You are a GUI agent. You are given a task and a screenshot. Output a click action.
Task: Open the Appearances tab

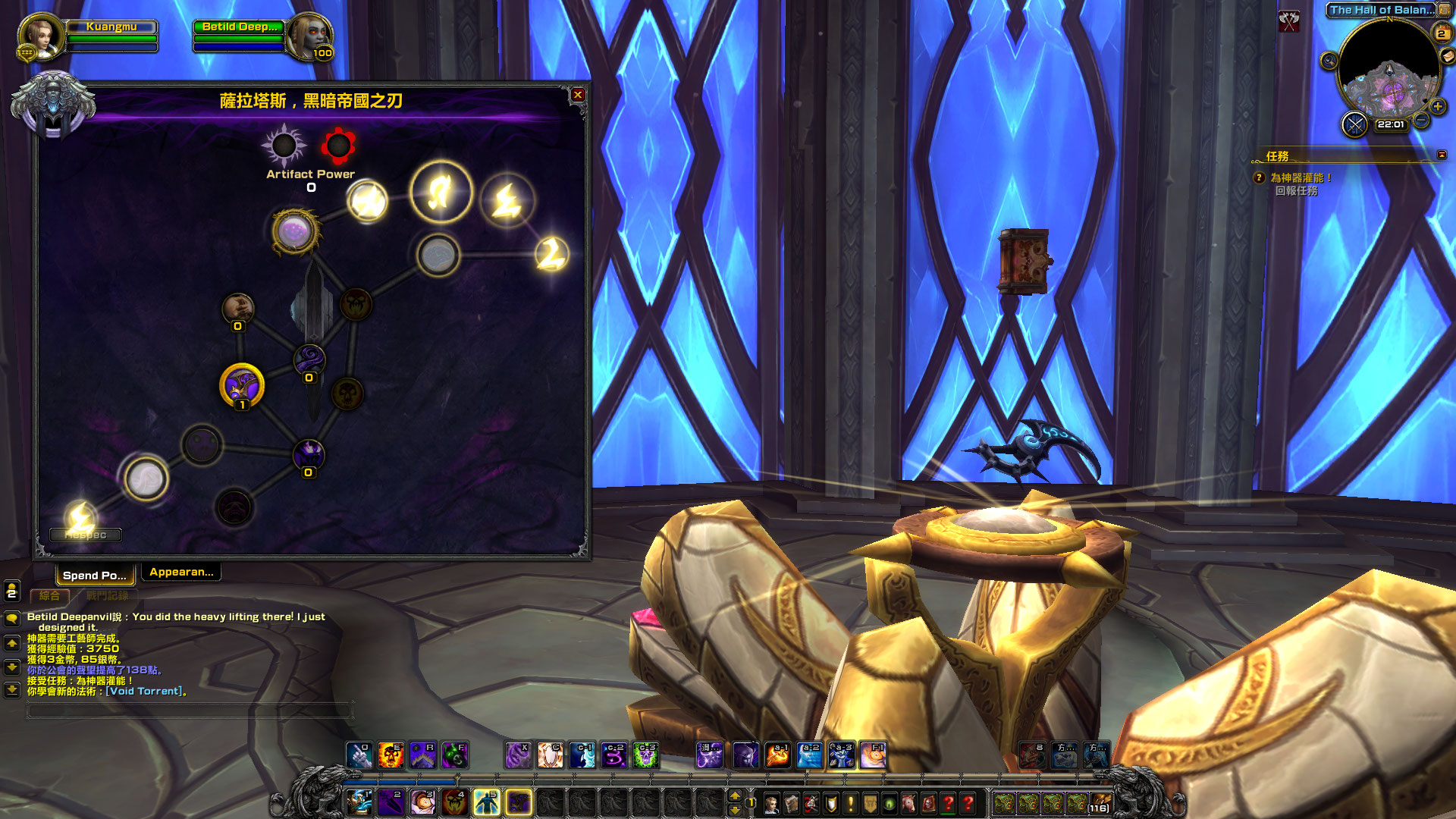pyautogui.click(x=181, y=572)
